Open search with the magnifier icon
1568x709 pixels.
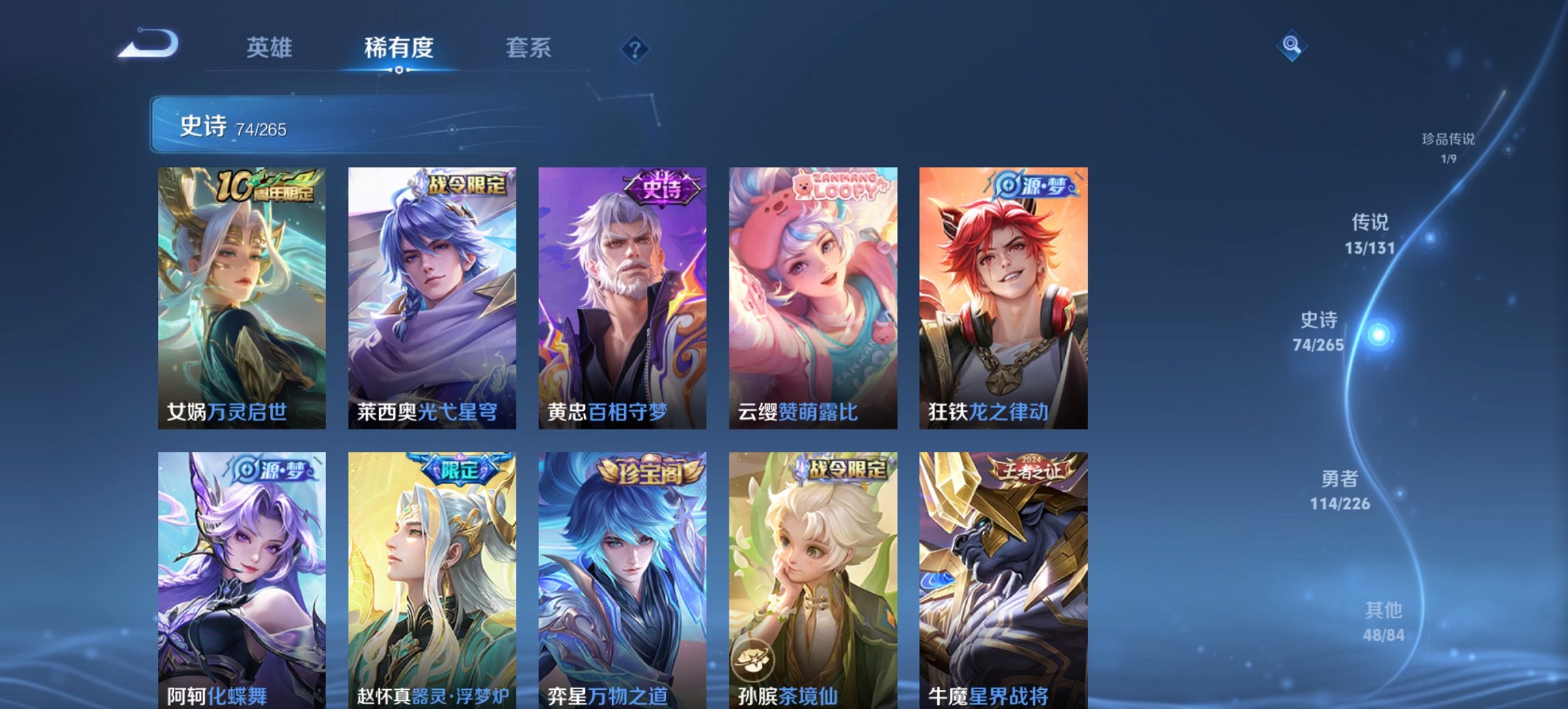pyautogui.click(x=1291, y=46)
